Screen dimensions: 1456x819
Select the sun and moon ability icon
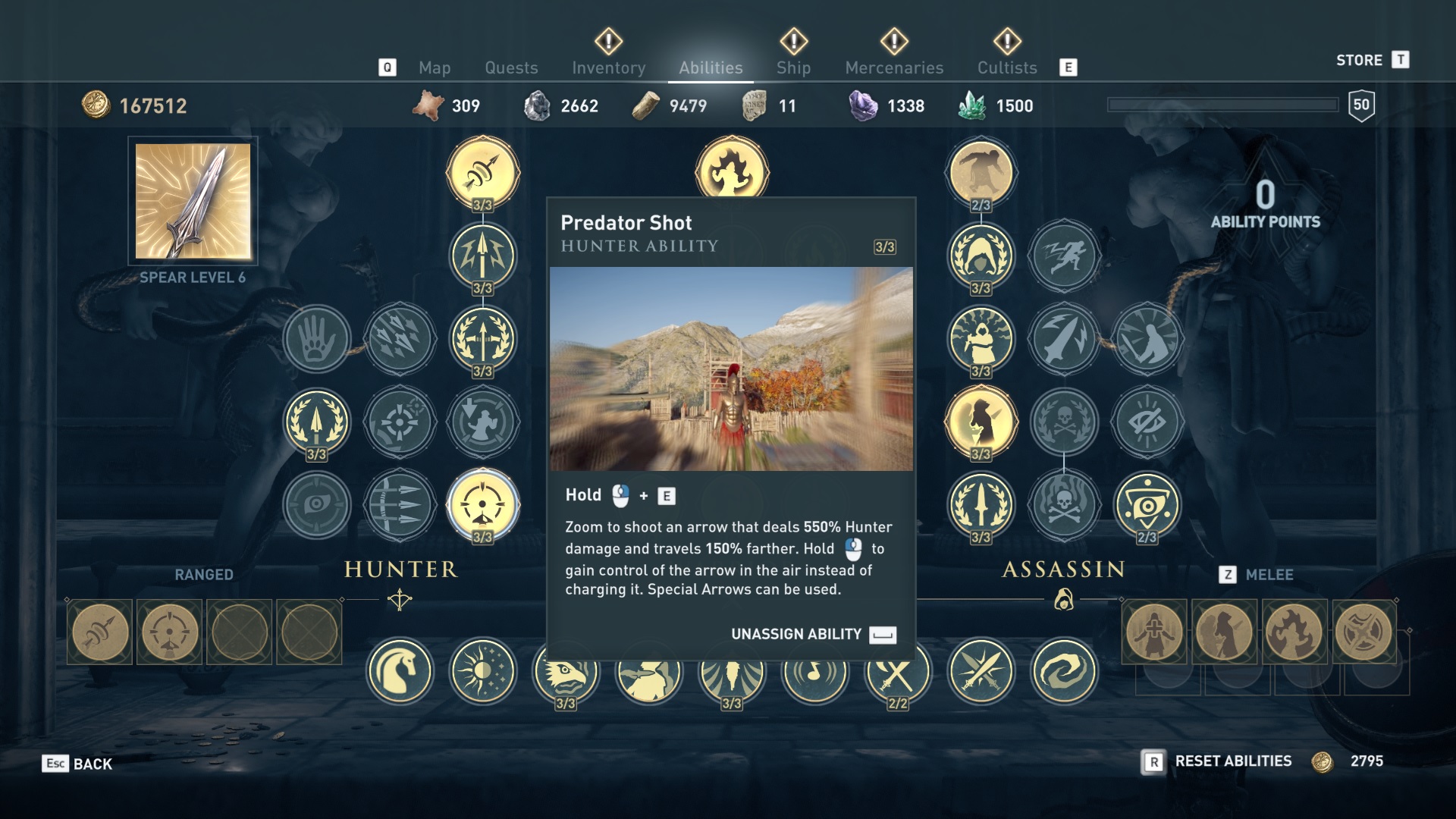(483, 671)
